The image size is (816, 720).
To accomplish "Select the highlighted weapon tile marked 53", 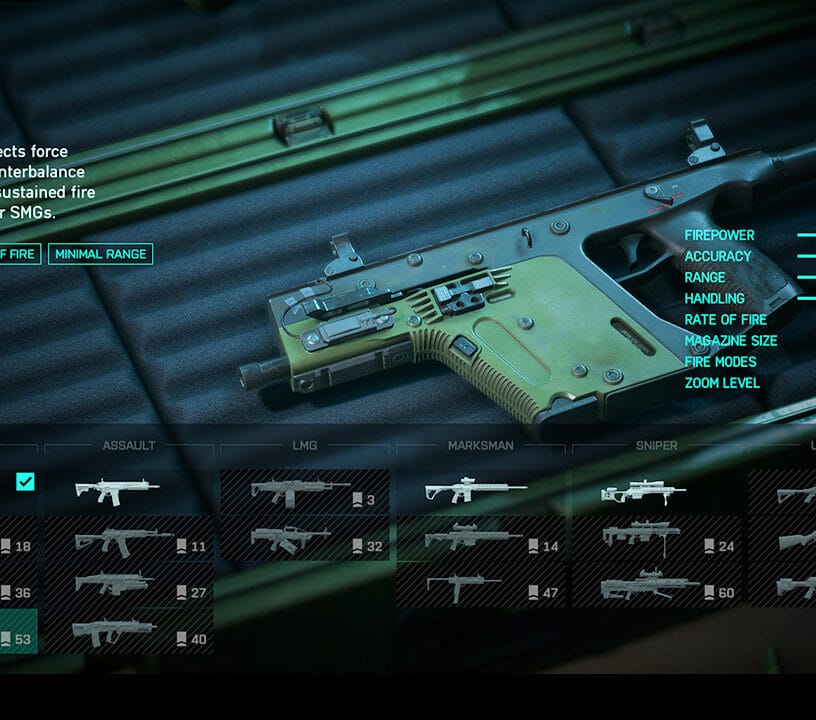I will pos(18,633).
